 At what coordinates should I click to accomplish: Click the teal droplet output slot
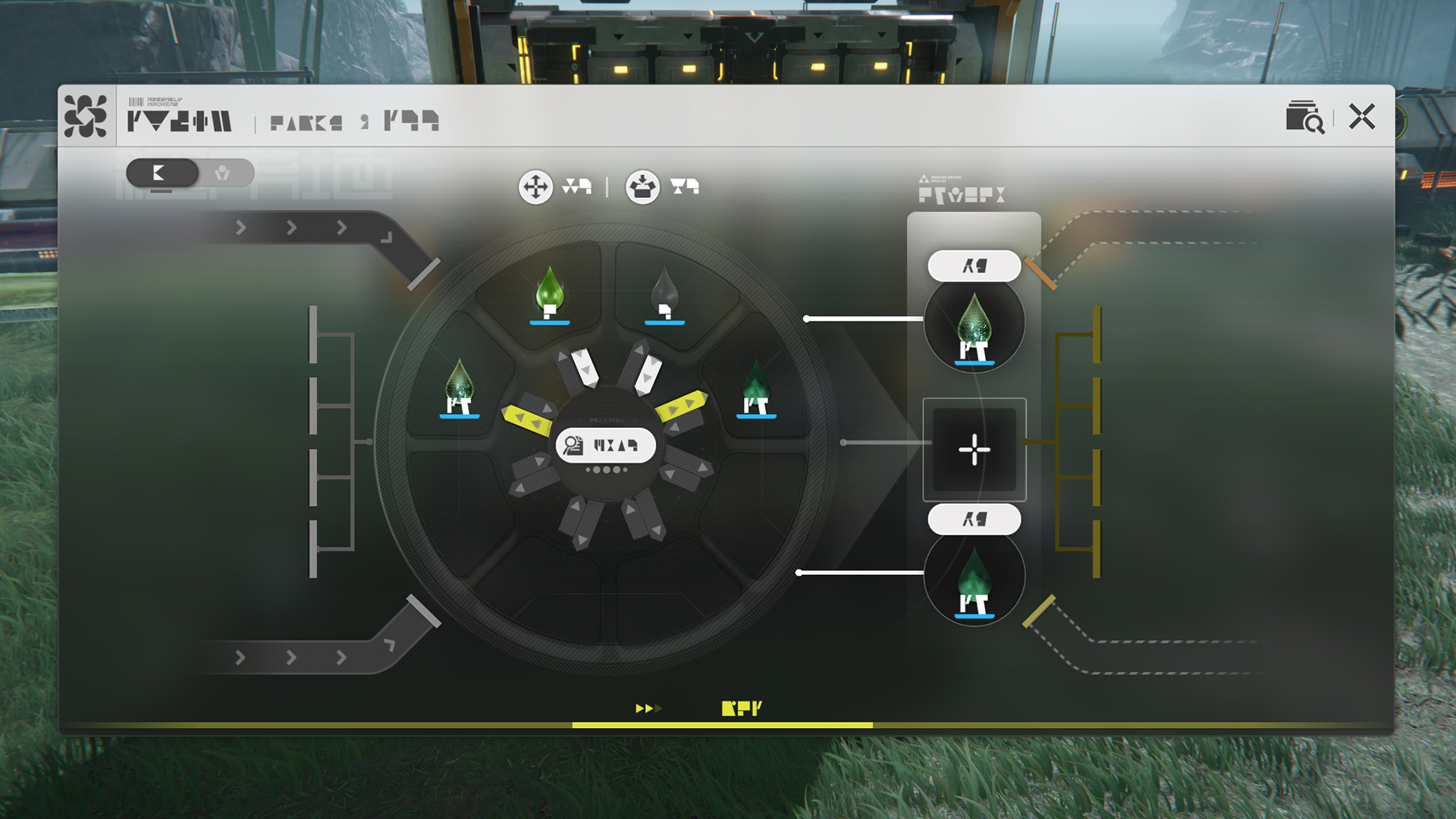(x=974, y=326)
